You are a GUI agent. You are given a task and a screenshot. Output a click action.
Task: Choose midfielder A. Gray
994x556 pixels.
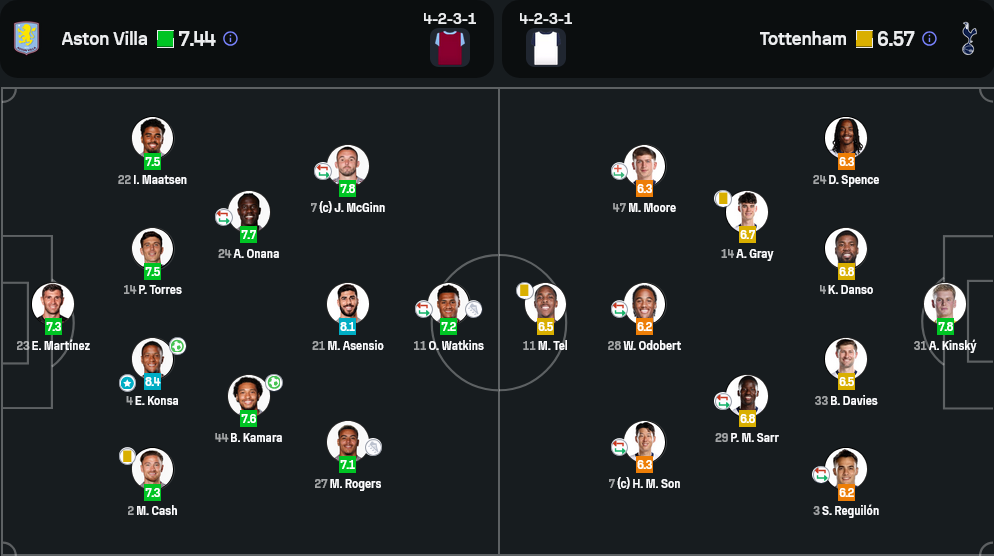click(x=747, y=212)
